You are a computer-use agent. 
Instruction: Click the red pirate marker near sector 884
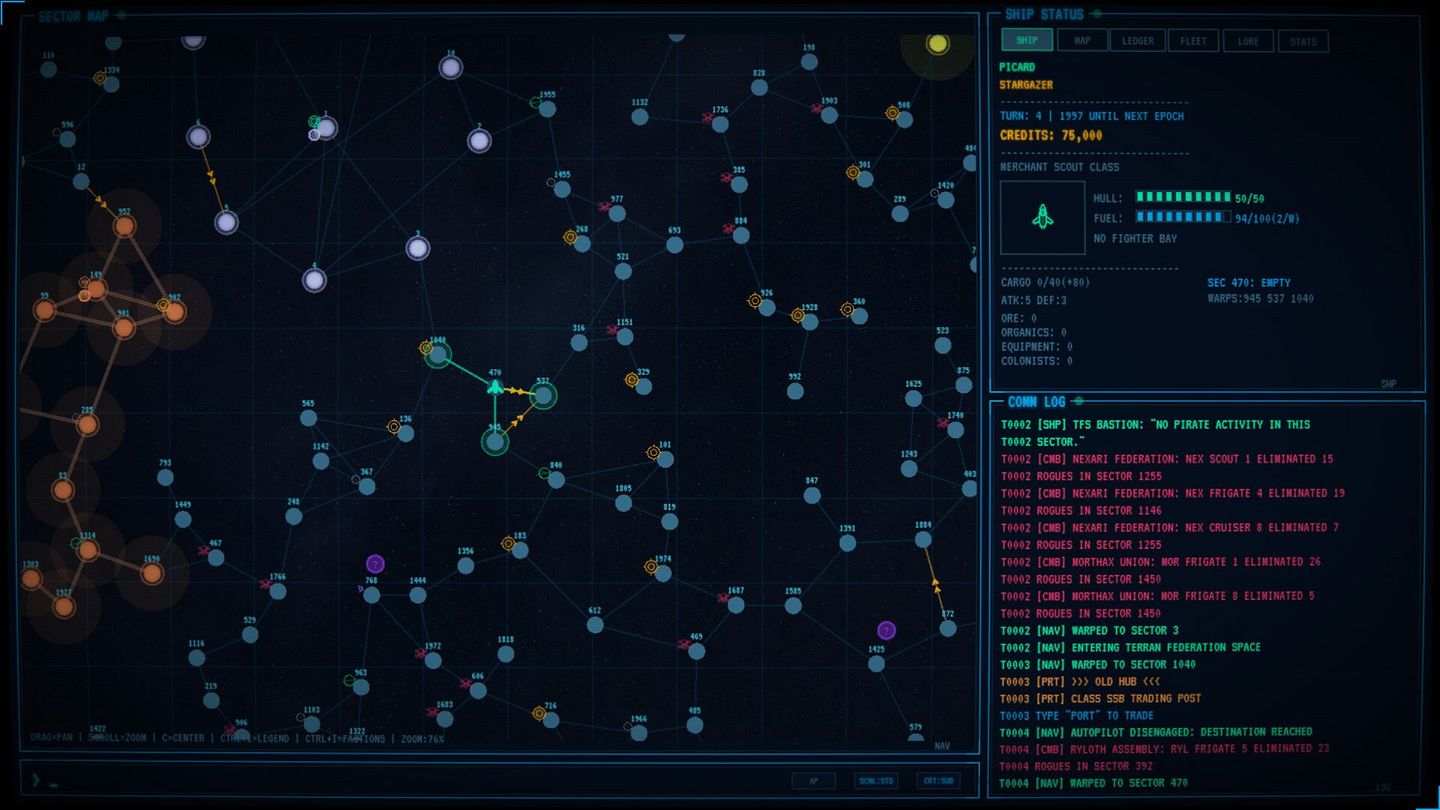point(728,229)
